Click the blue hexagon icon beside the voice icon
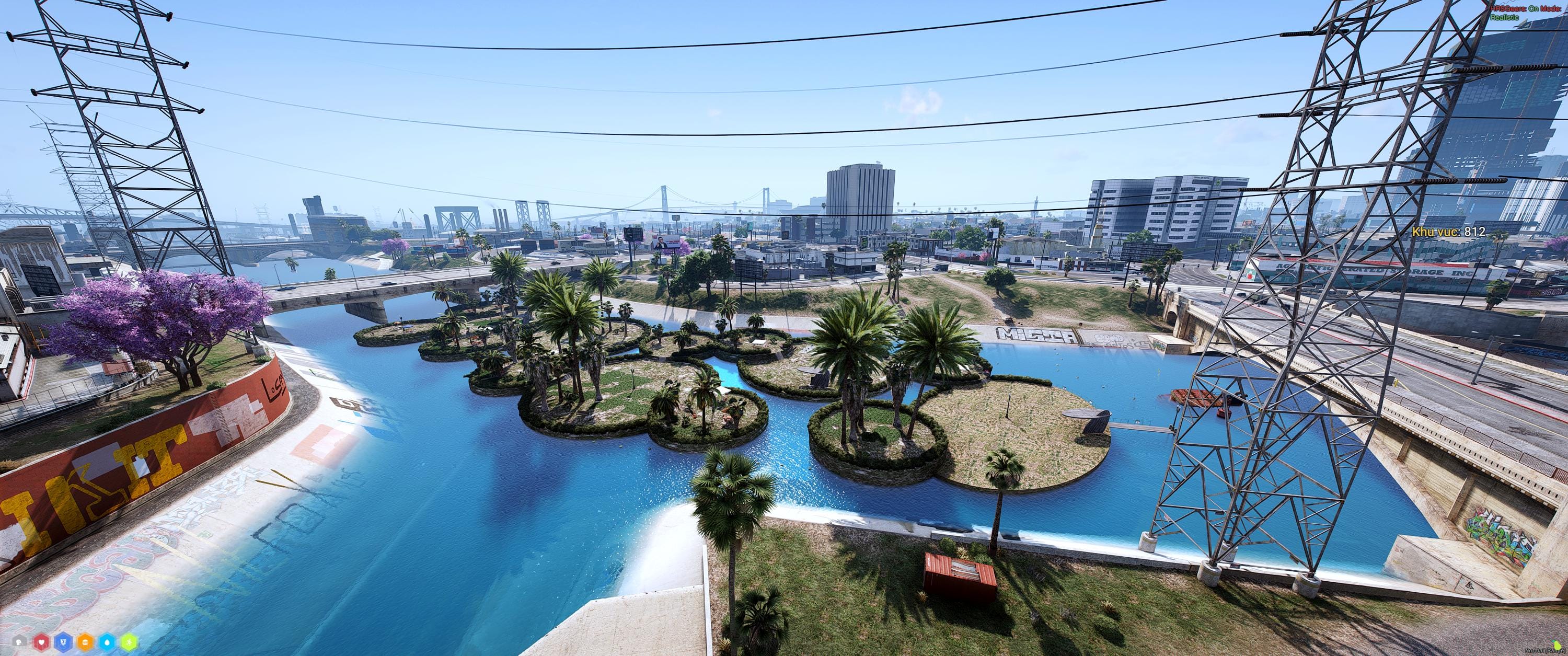The image size is (1568, 656). pos(107,643)
